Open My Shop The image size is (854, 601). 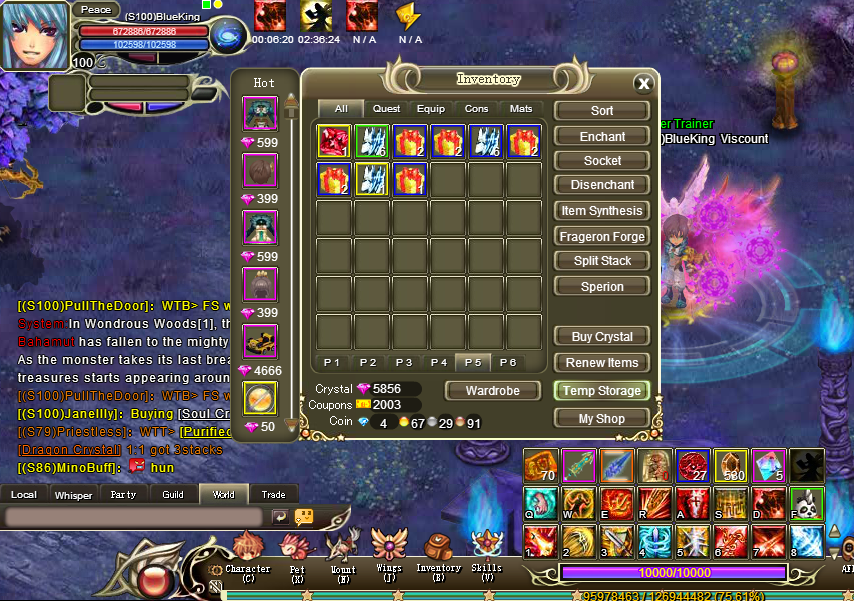coord(602,419)
